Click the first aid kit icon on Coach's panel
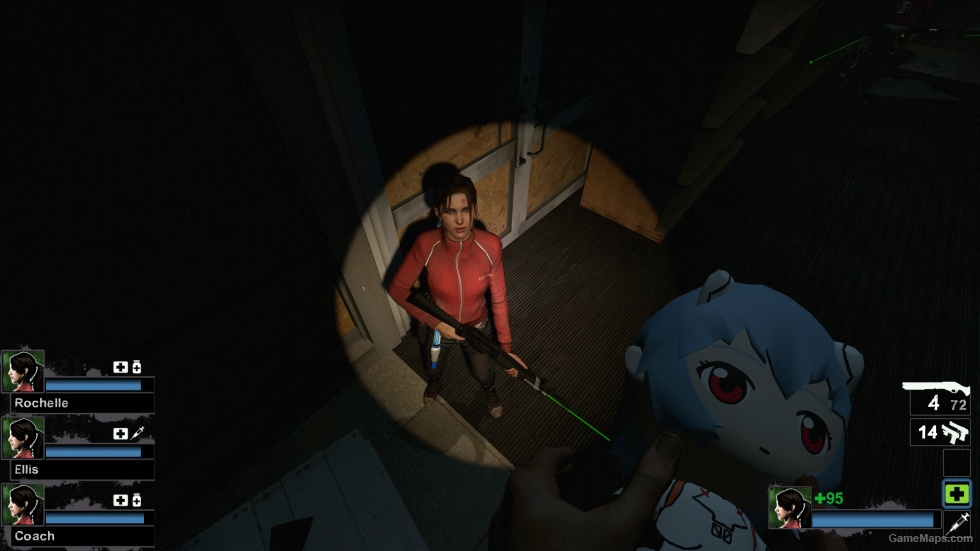 tap(121, 500)
